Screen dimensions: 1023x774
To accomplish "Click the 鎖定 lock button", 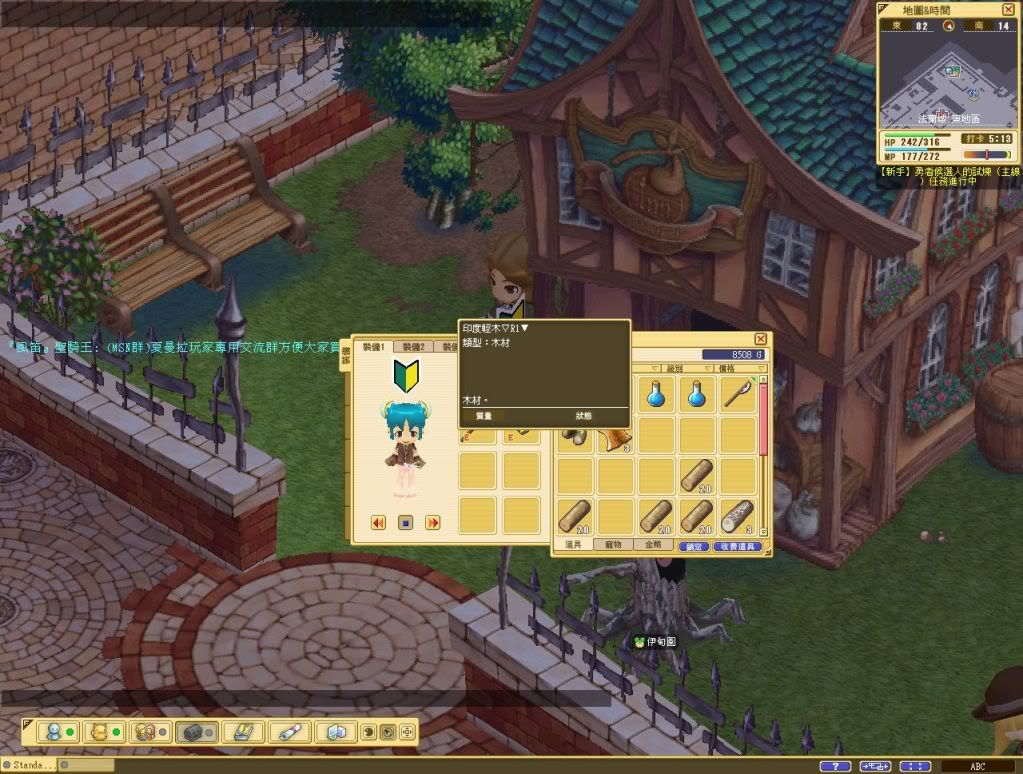I will click(693, 547).
